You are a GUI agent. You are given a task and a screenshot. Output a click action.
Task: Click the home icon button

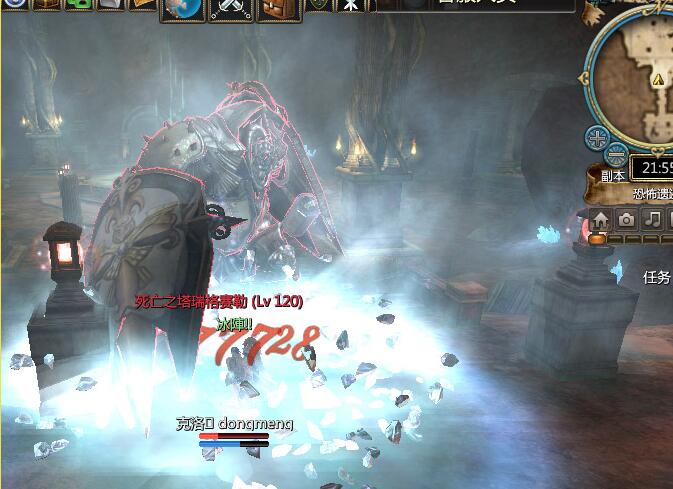(x=600, y=219)
